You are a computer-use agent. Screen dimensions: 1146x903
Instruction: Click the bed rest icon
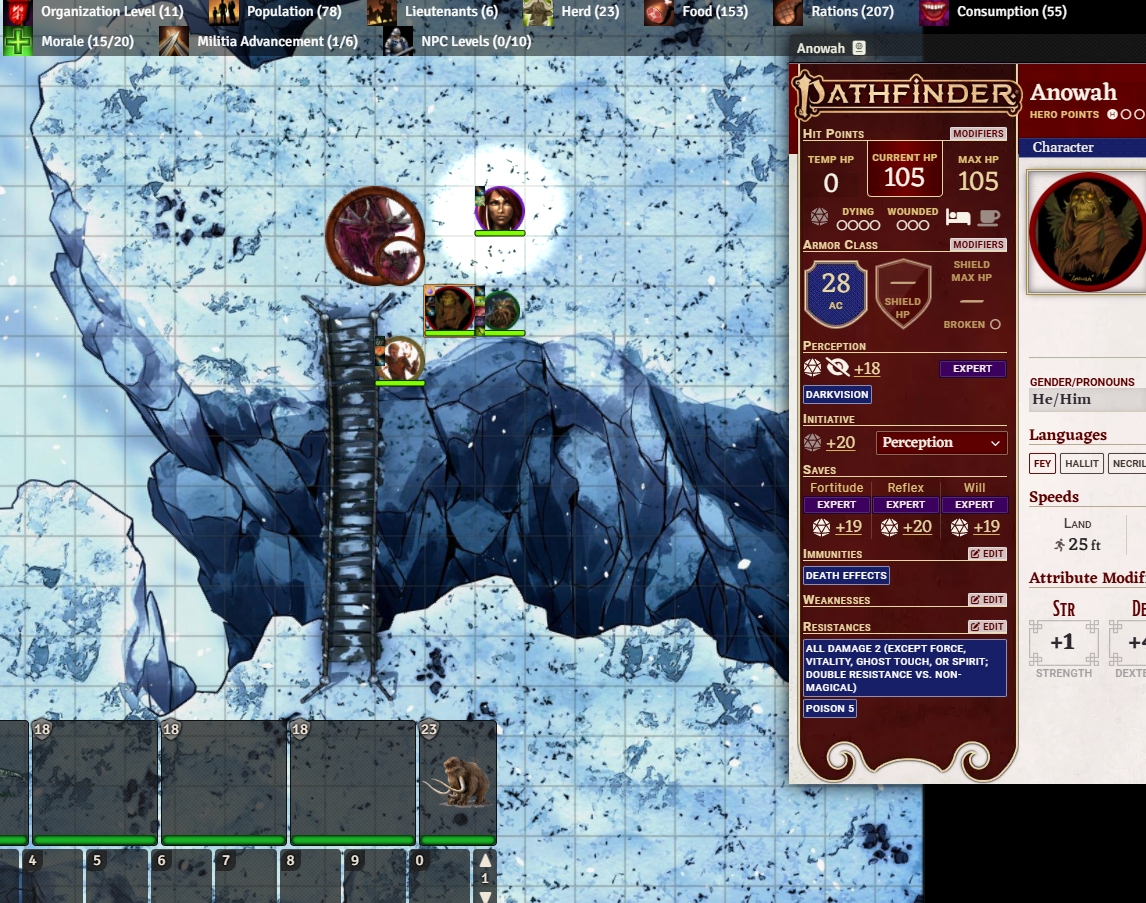tap(958, 217)
